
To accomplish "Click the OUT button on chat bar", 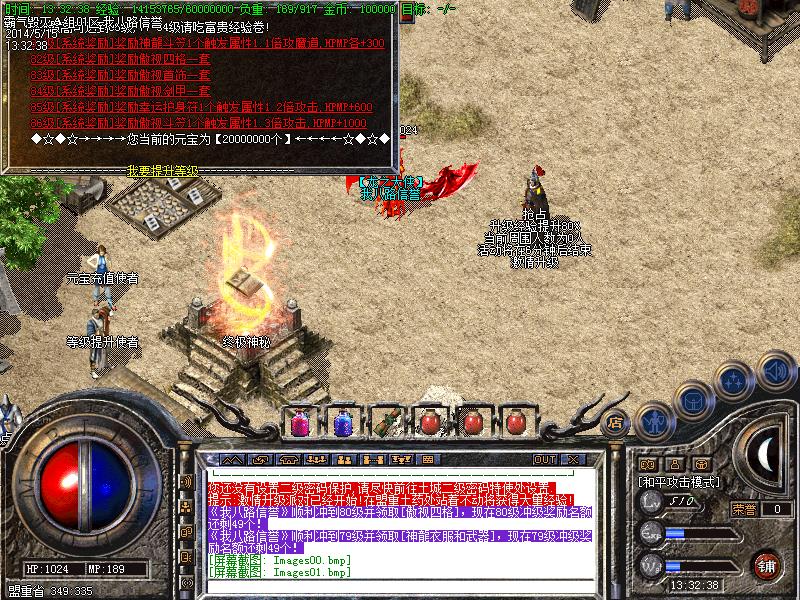I will [x=545, y=459].
